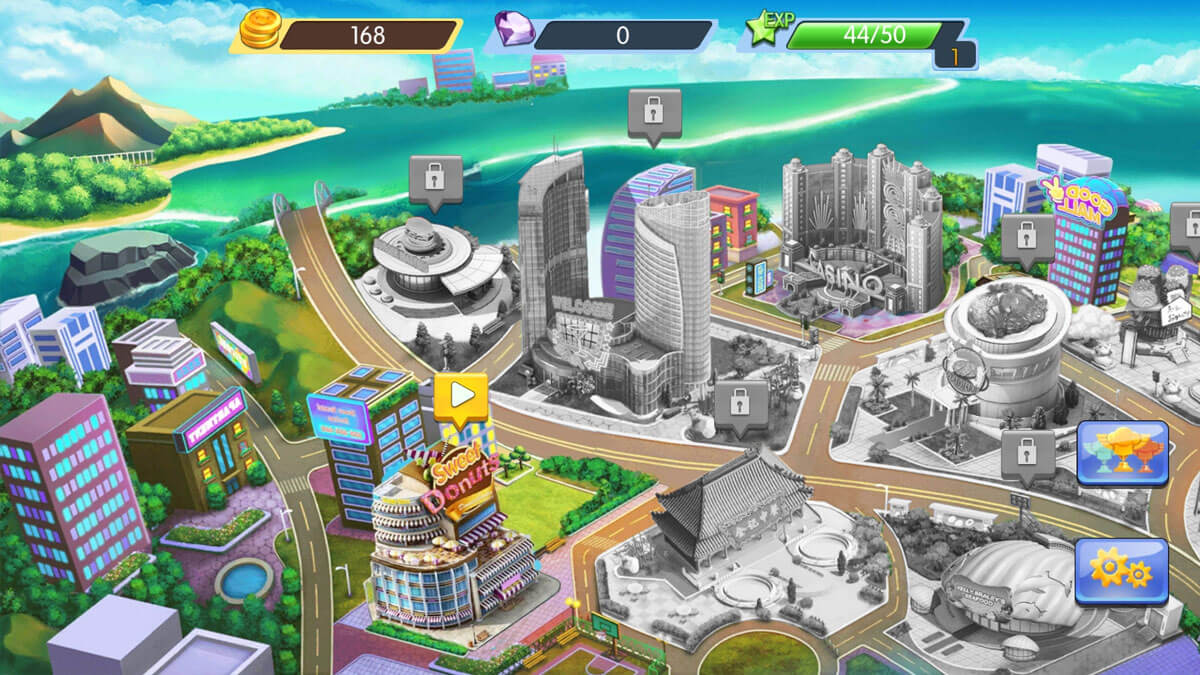Screen dimensions: 1200x675
Task: Tap the yellow play arrow above Sweet Donuts
Action: click(x=461, y=396)
